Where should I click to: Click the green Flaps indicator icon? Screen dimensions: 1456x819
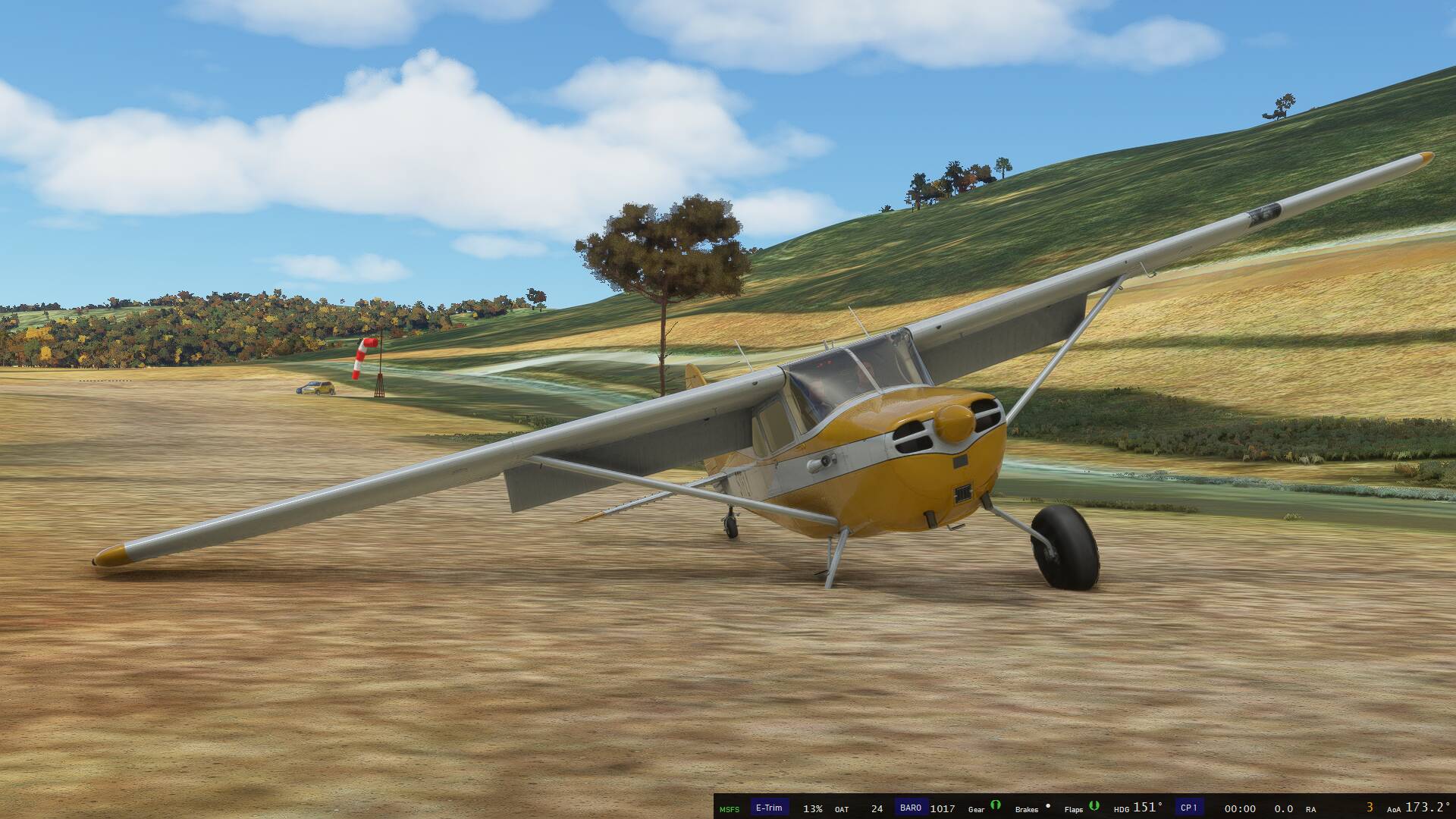pyautogui.click(x=1094, y=808)
